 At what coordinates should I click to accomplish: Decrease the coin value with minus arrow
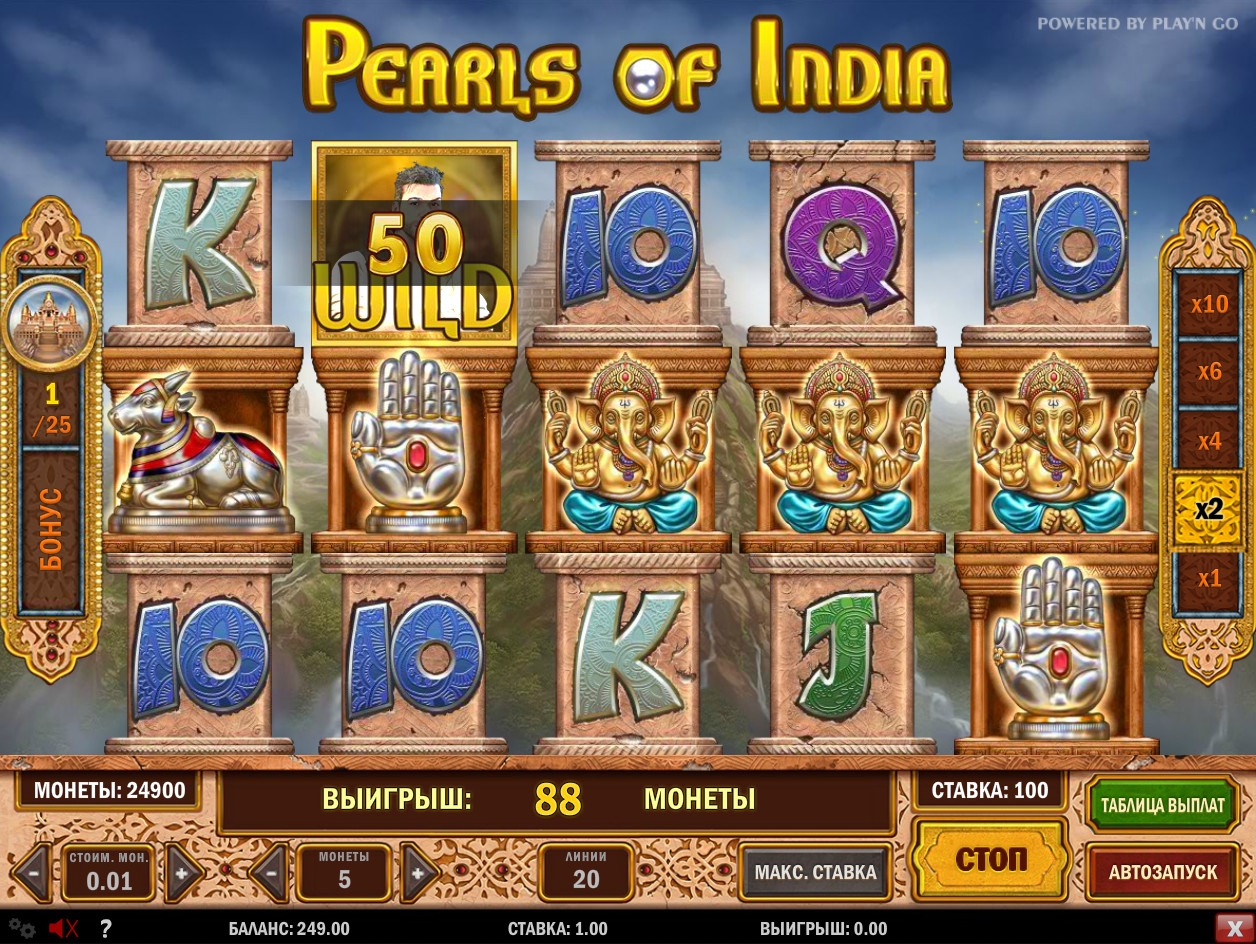33,872
